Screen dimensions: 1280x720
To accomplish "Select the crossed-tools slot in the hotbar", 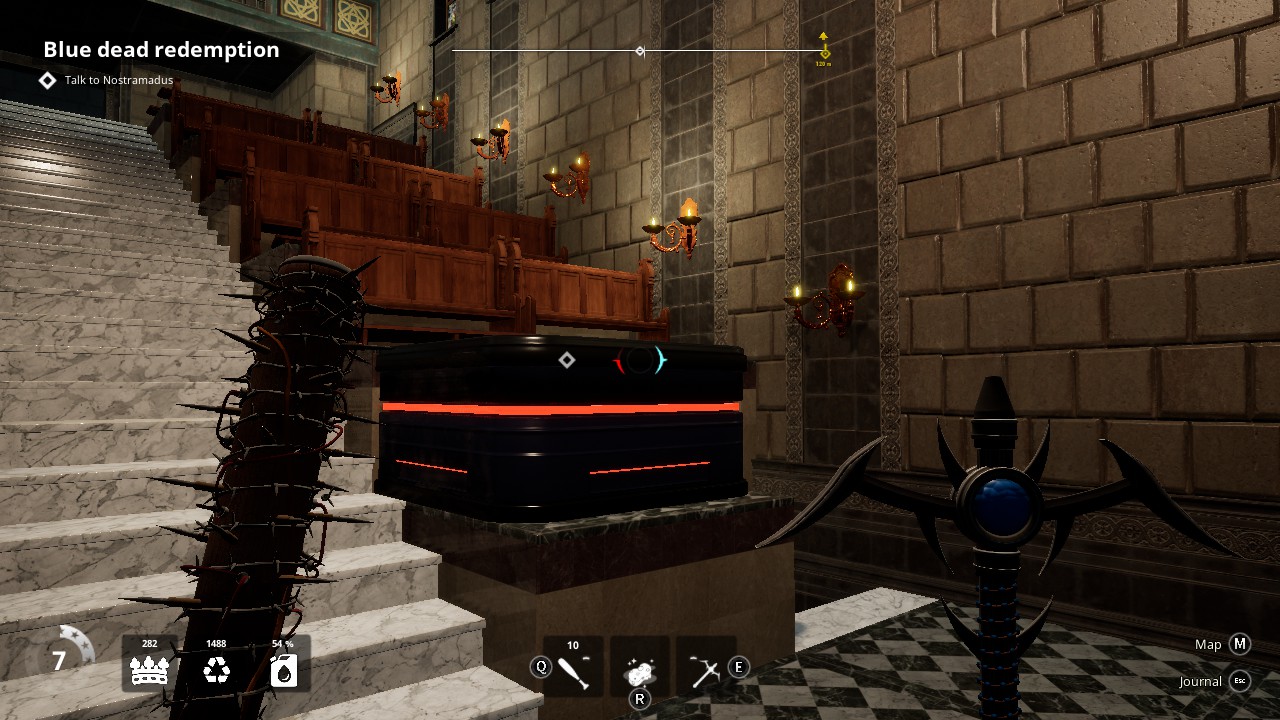I will click(x=705, y=667).
